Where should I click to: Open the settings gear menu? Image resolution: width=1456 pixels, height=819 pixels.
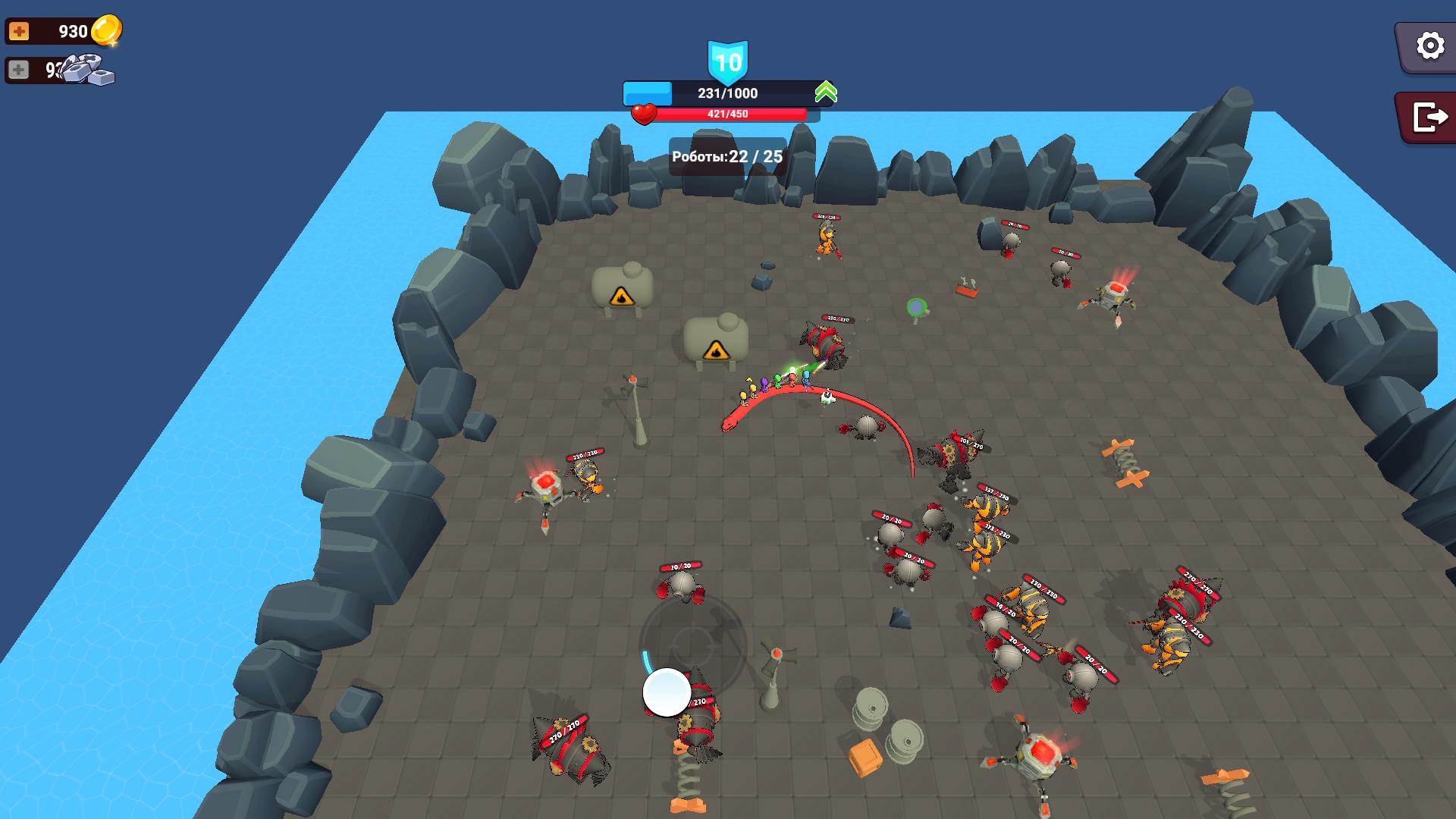click(x=1429, y=47)
